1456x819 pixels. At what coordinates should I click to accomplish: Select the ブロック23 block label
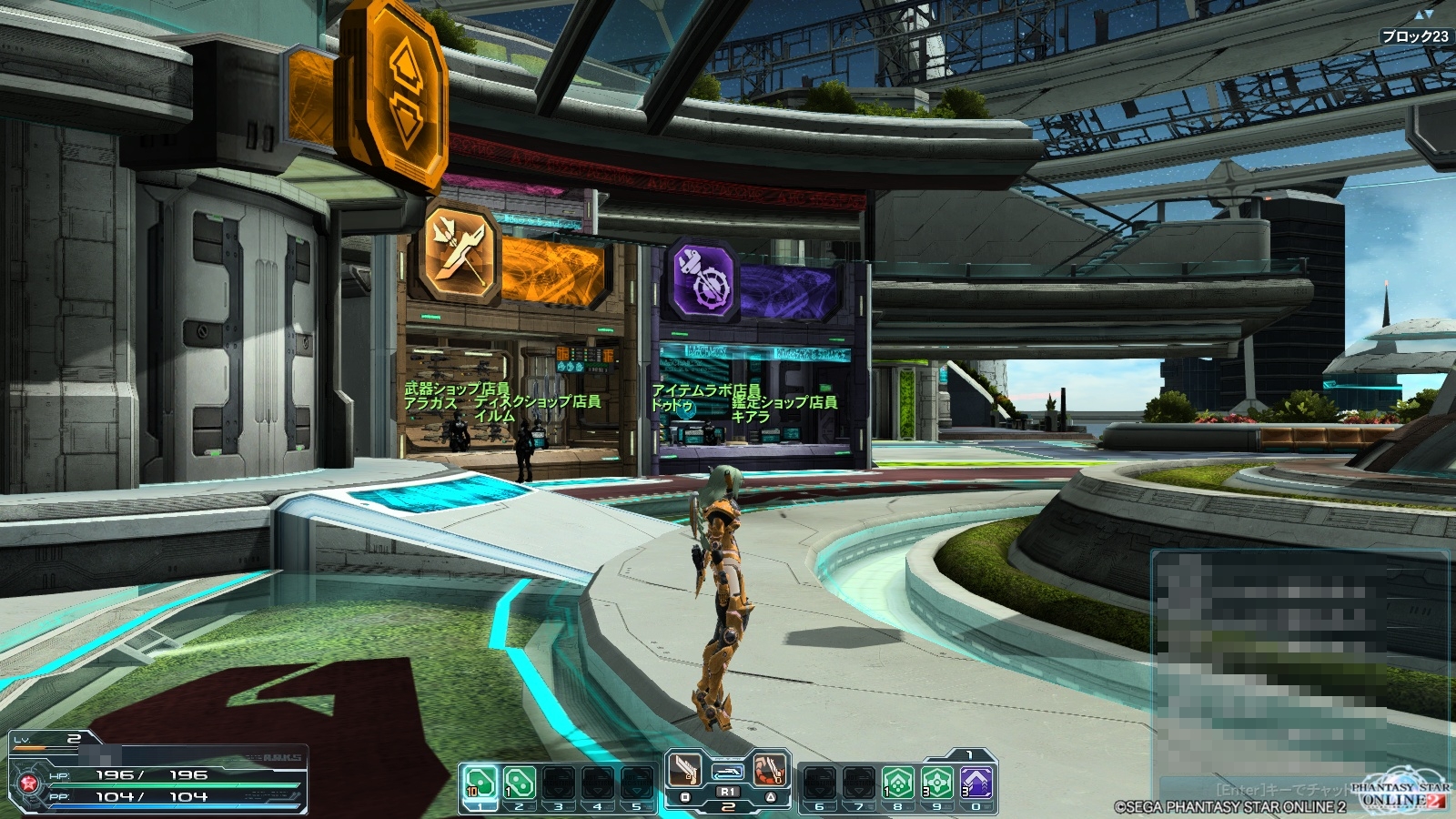pos(1414,36)
